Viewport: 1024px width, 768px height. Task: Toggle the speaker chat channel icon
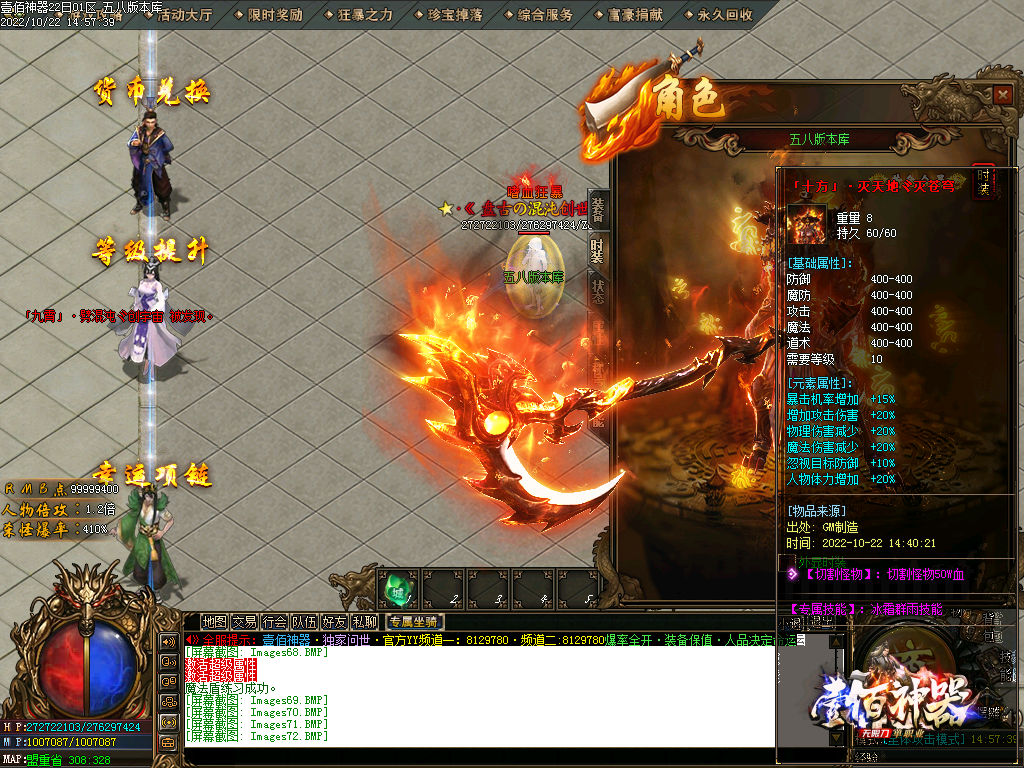[x=166, y=640]
